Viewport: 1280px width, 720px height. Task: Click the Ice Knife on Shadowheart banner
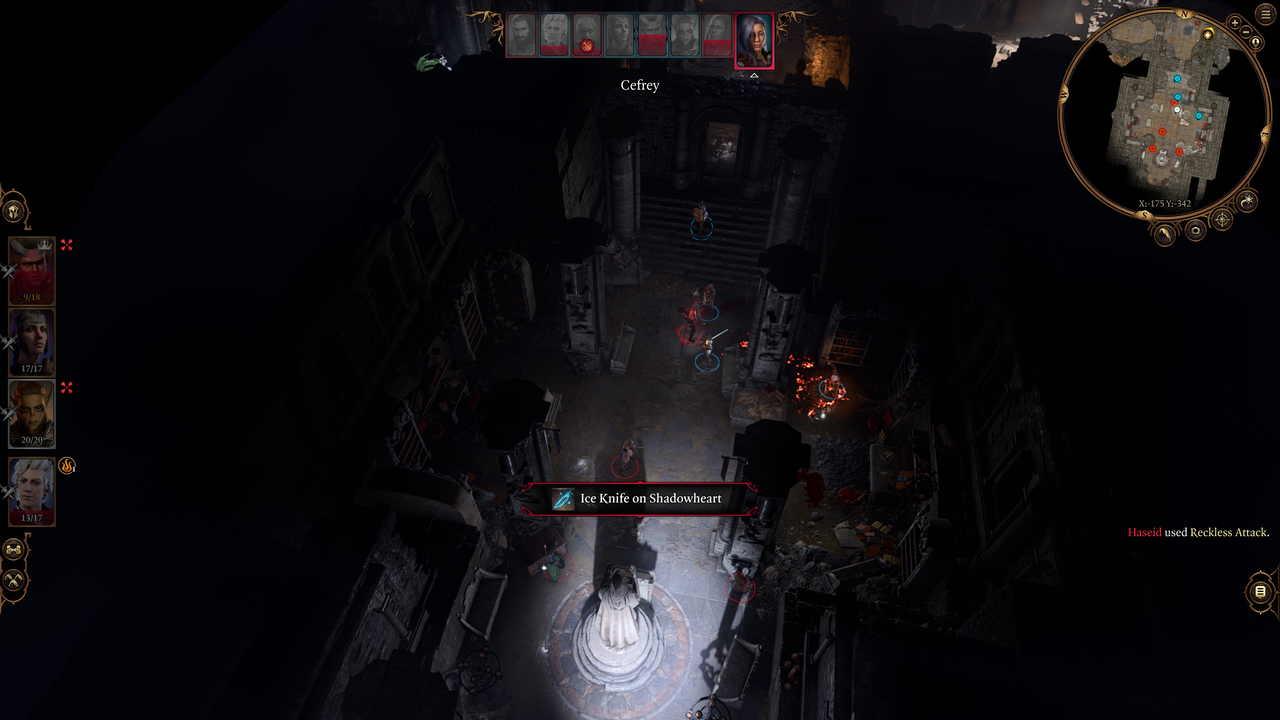[x=639, y=498]
